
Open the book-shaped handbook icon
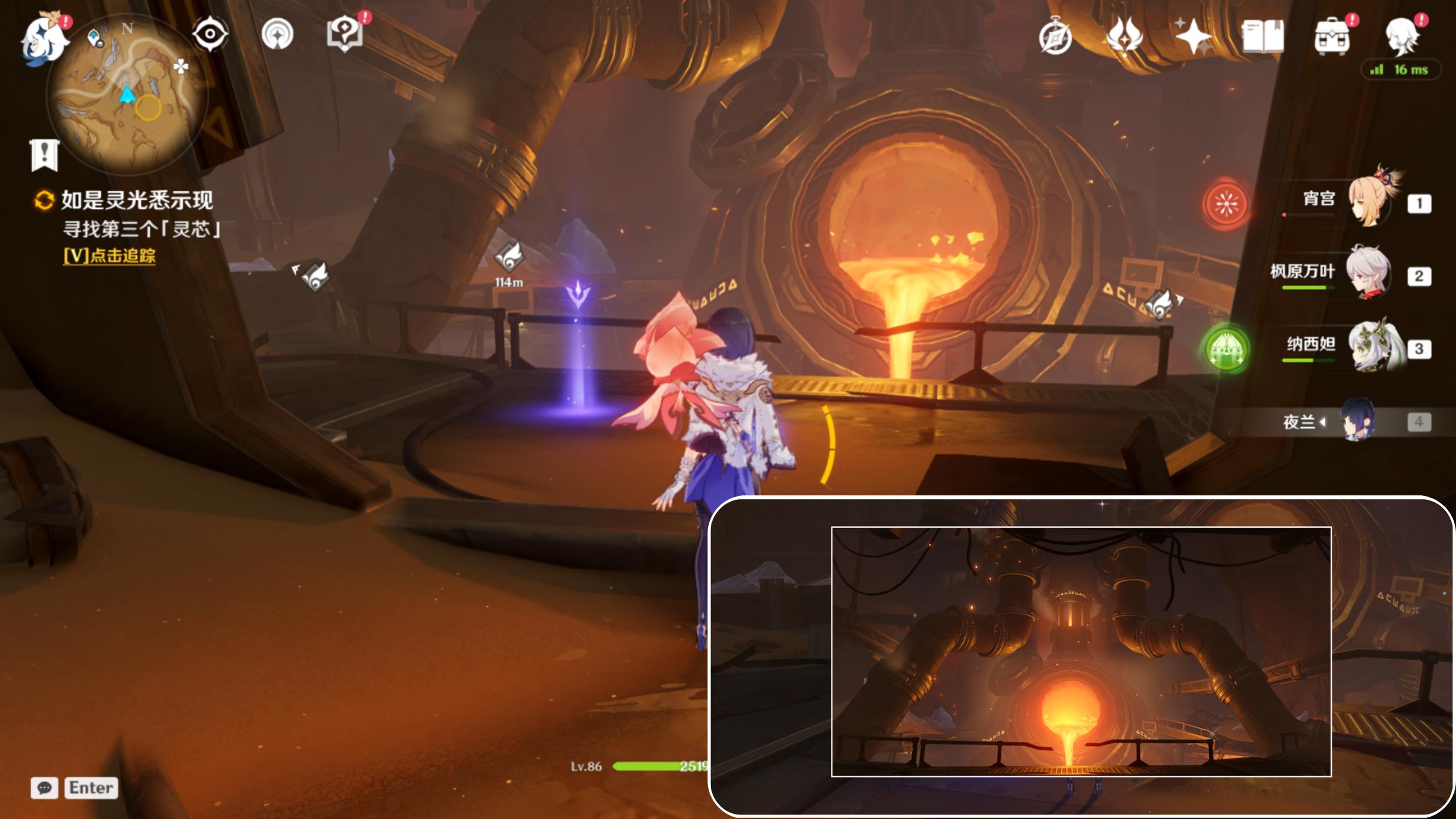click(x=1263, y=36)
